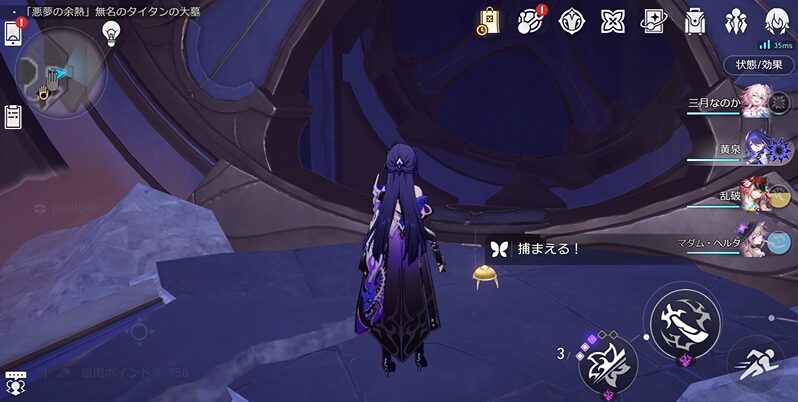Image resolution: width=798 pixels, height=402 pixels.
Task: Use the main attack button
Action: point(685,322)
